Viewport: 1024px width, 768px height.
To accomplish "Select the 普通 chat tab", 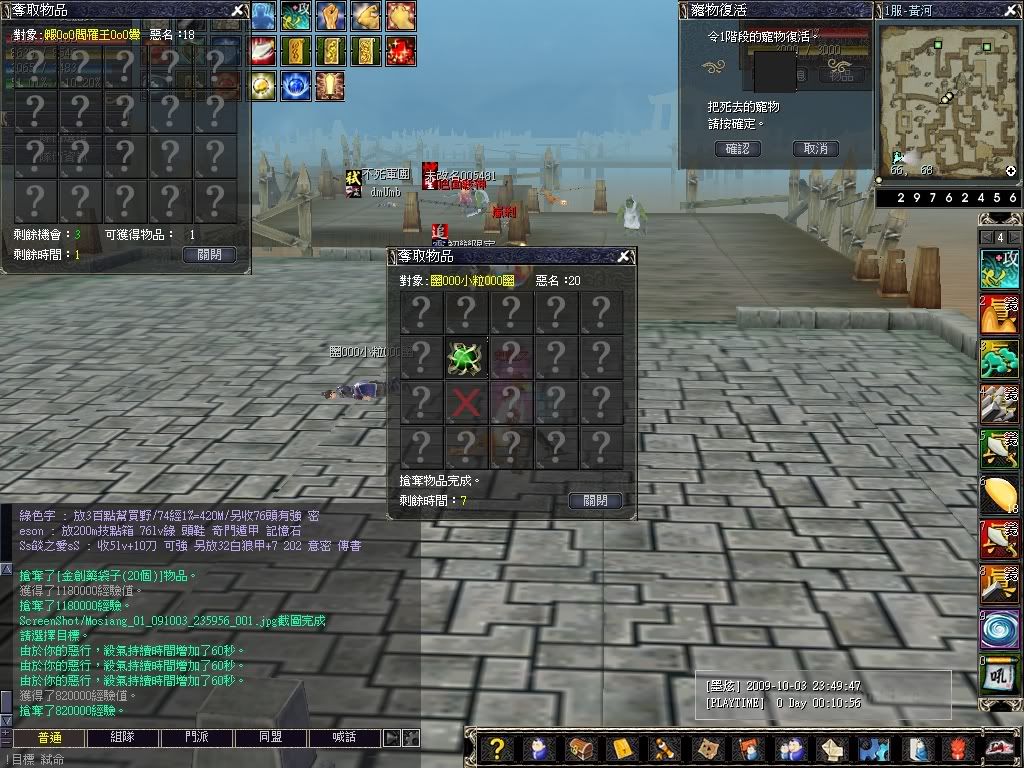I will (48, 738).
